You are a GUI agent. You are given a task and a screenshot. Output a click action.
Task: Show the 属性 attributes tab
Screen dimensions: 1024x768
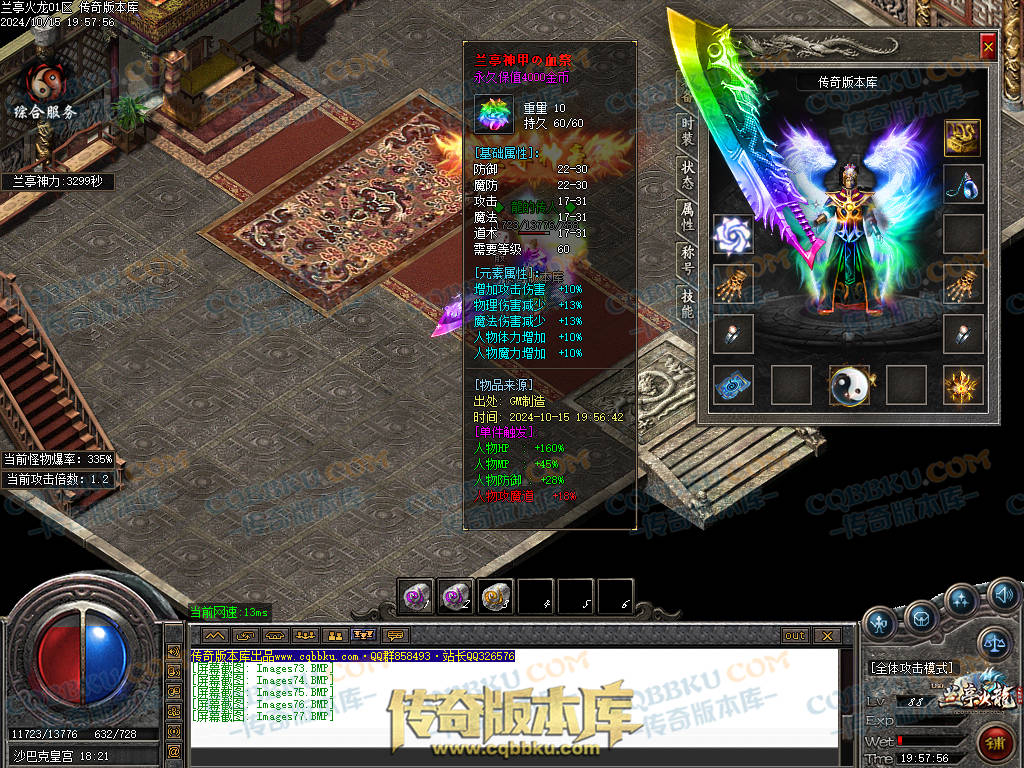688,217
